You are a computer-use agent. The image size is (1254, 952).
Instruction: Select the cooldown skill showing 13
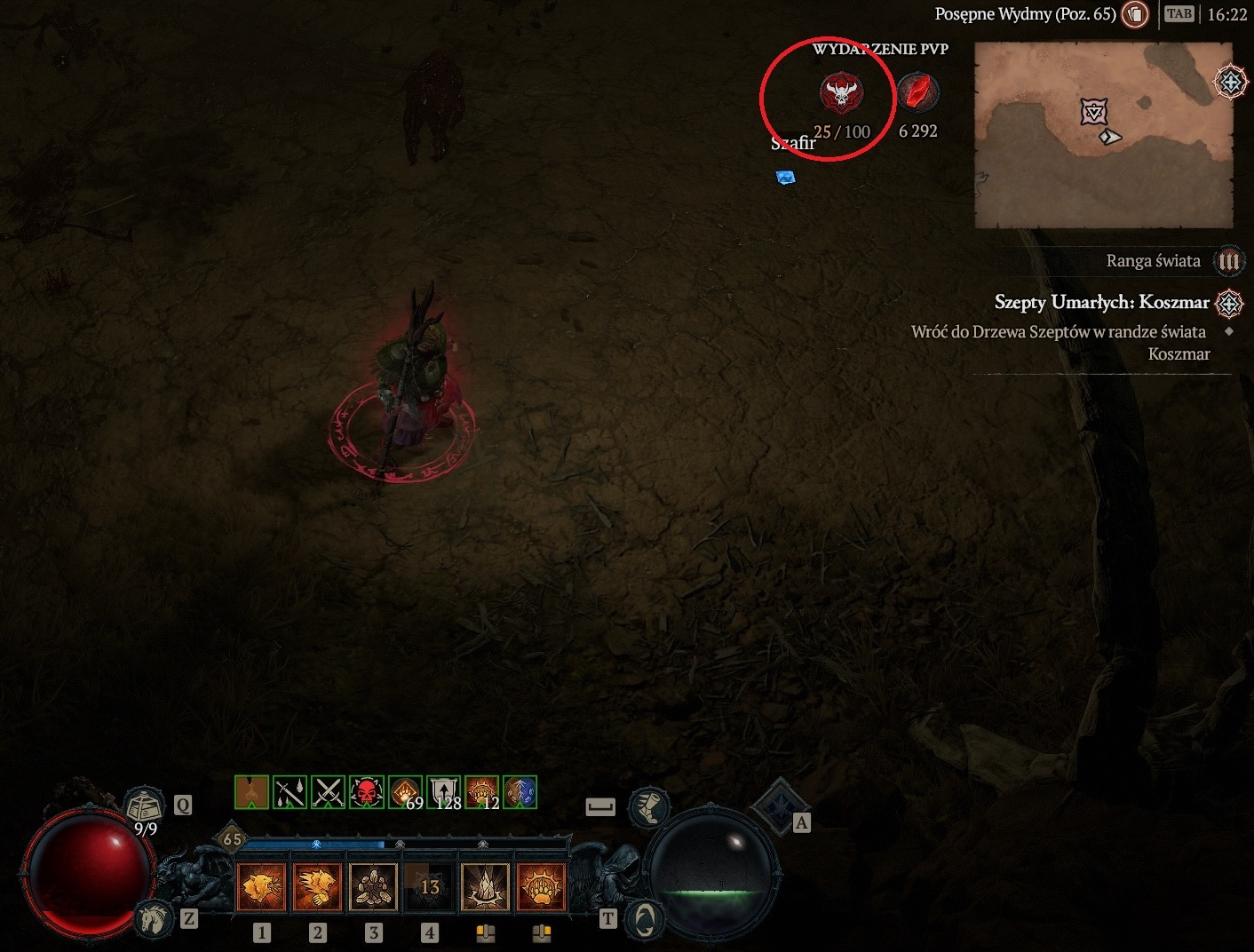click(429, 886)
